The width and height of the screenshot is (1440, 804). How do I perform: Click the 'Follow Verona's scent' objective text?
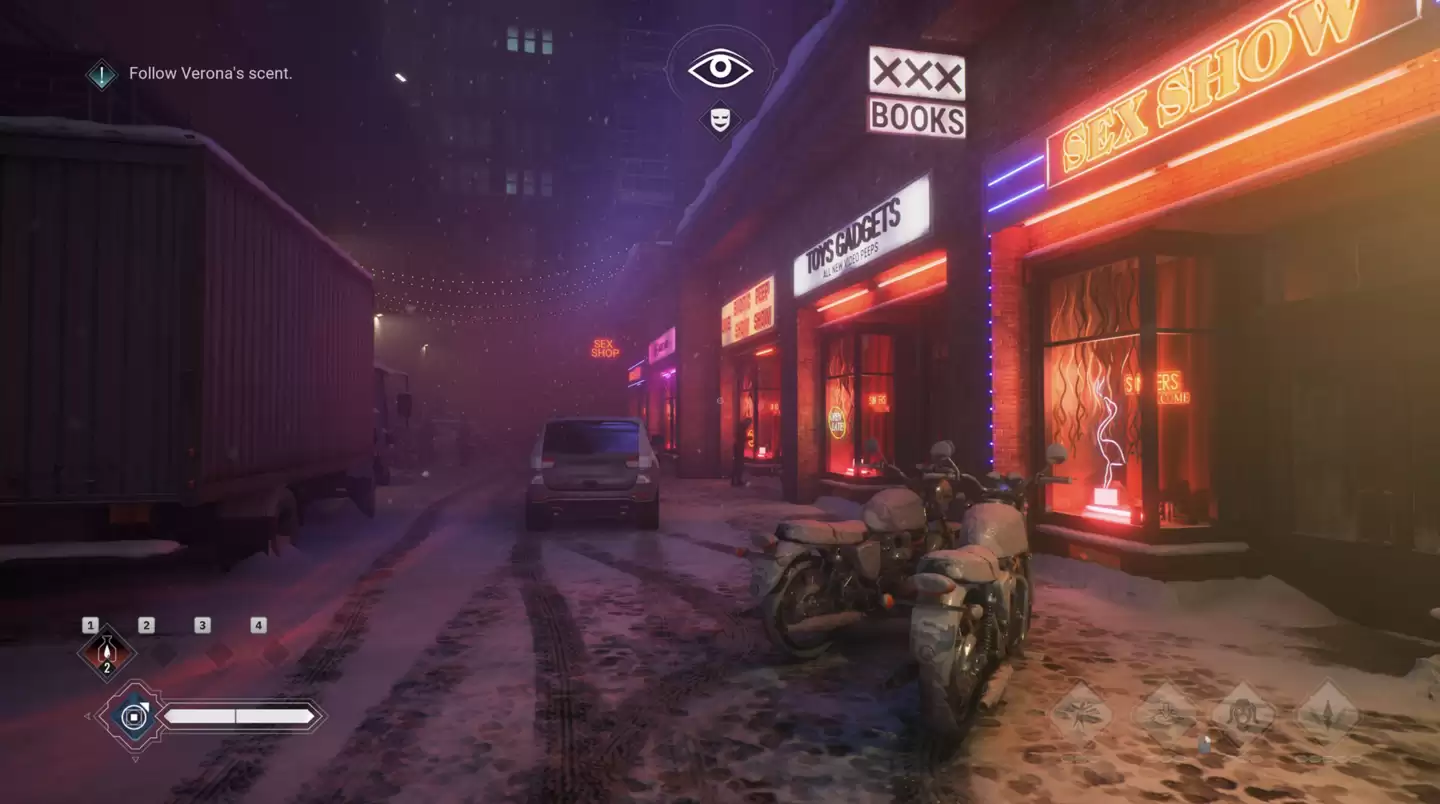[x=209, y=73]
